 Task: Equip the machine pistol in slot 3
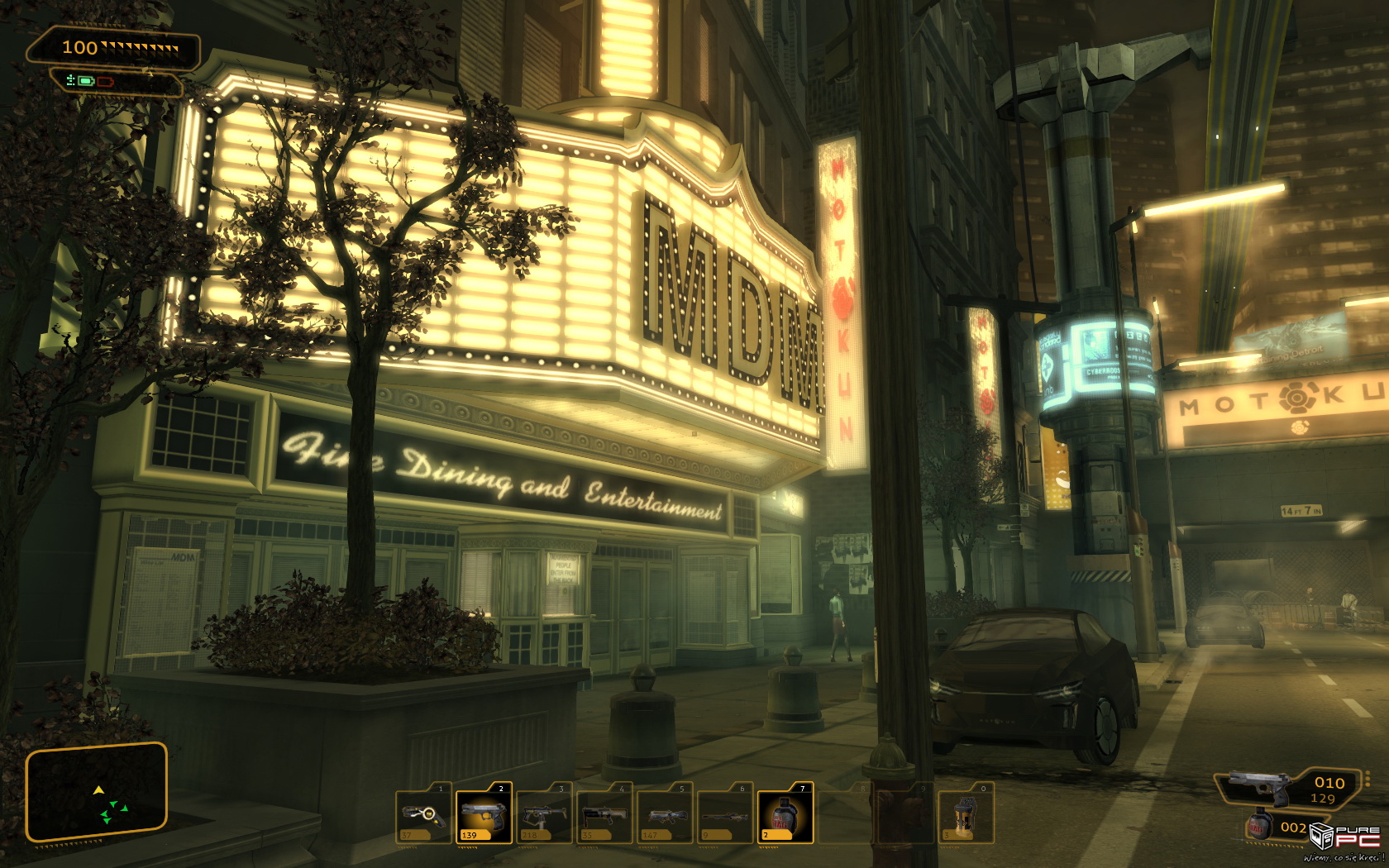click(543, 815)
